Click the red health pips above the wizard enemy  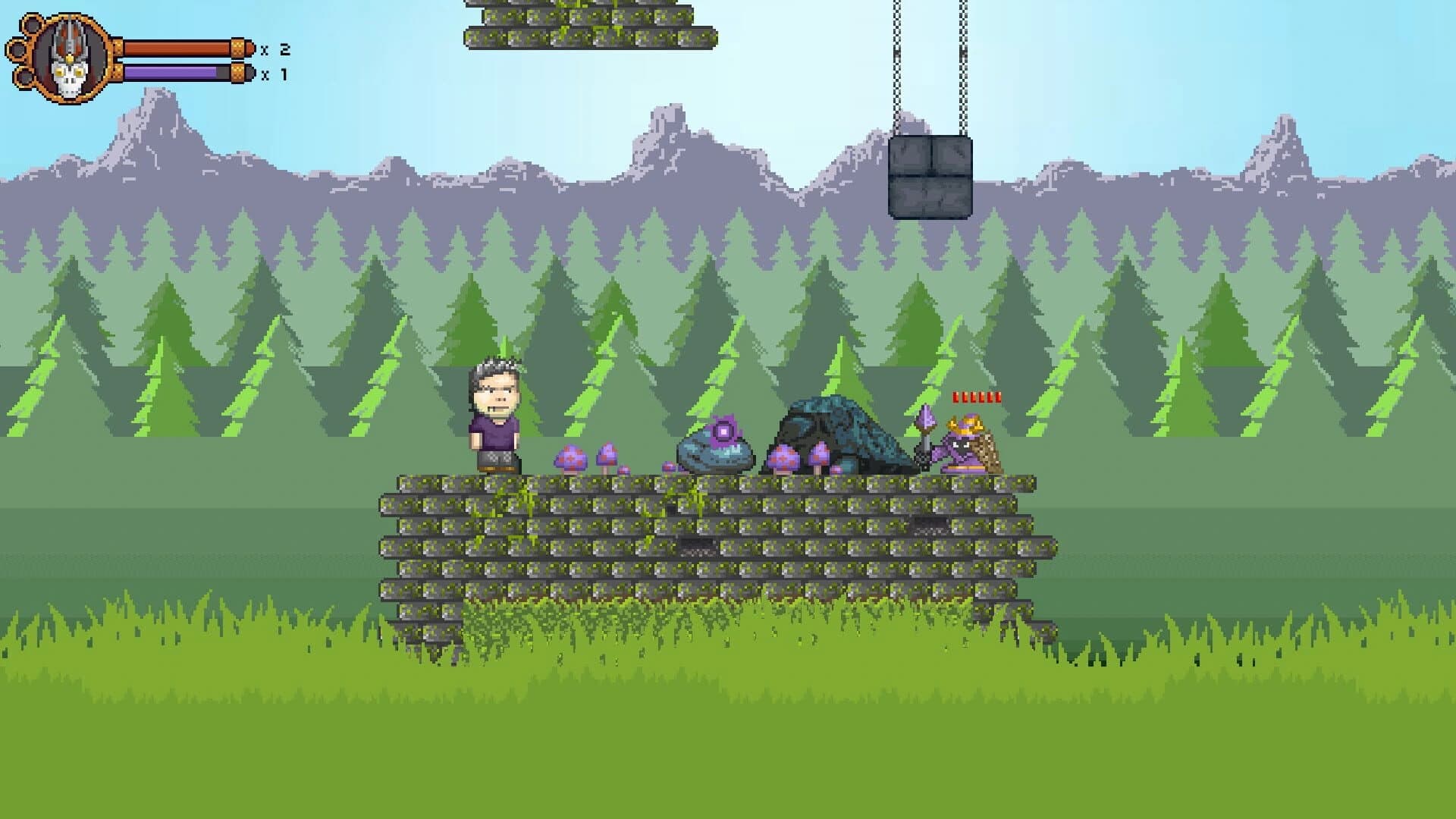976,396
